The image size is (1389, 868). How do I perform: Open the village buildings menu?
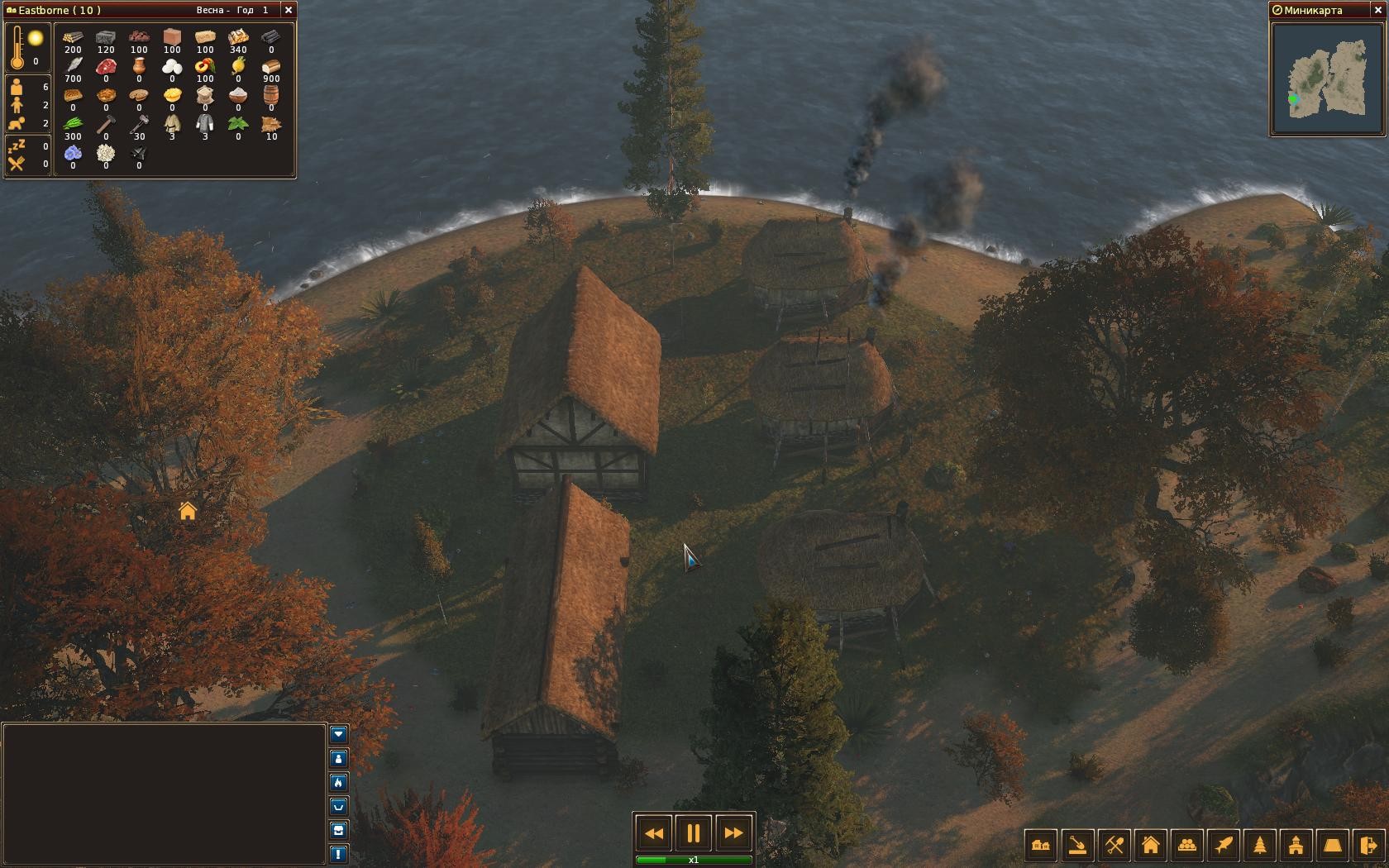[1041, 846]
